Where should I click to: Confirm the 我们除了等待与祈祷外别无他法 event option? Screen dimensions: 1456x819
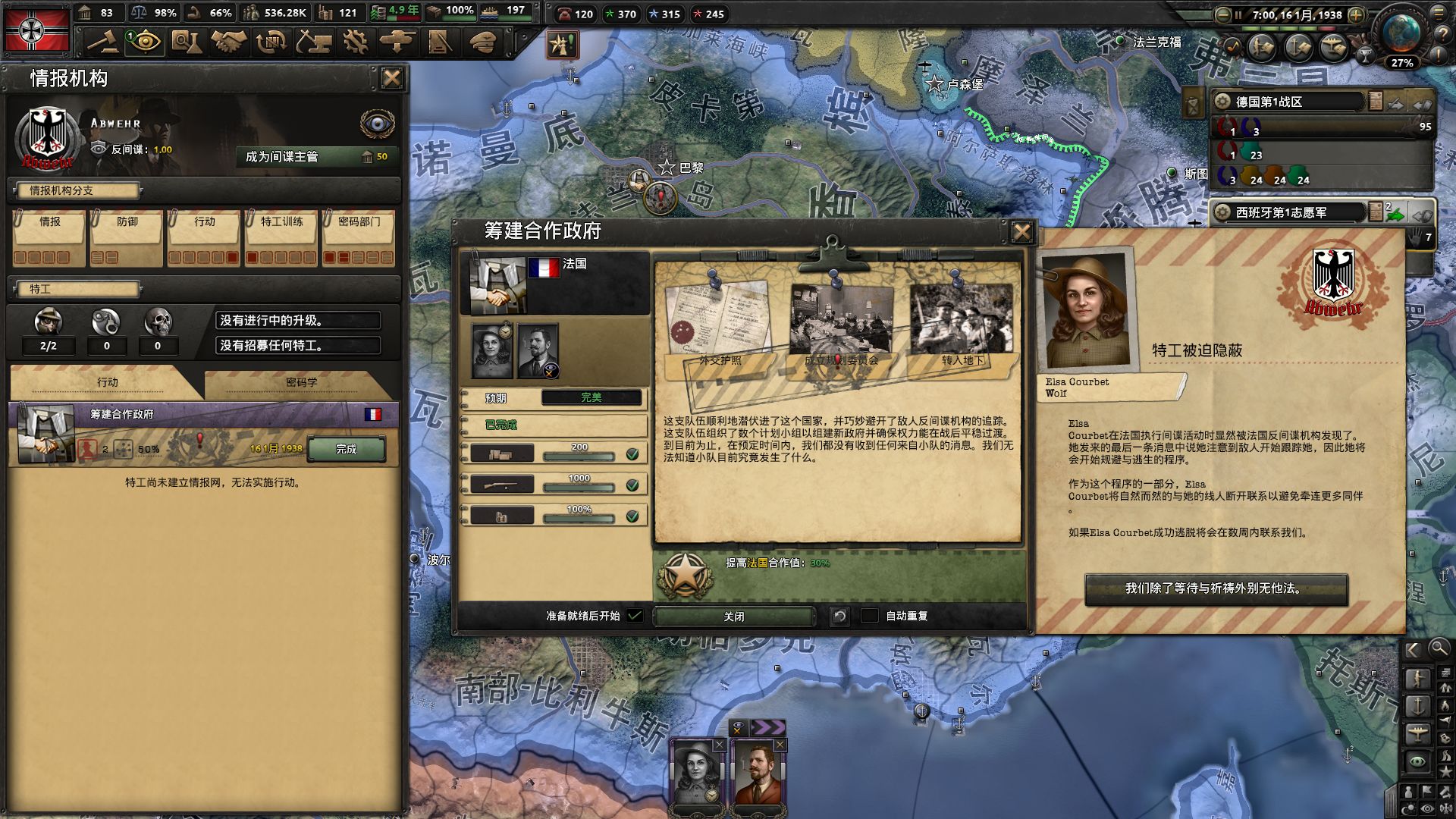coord(1216,588)
